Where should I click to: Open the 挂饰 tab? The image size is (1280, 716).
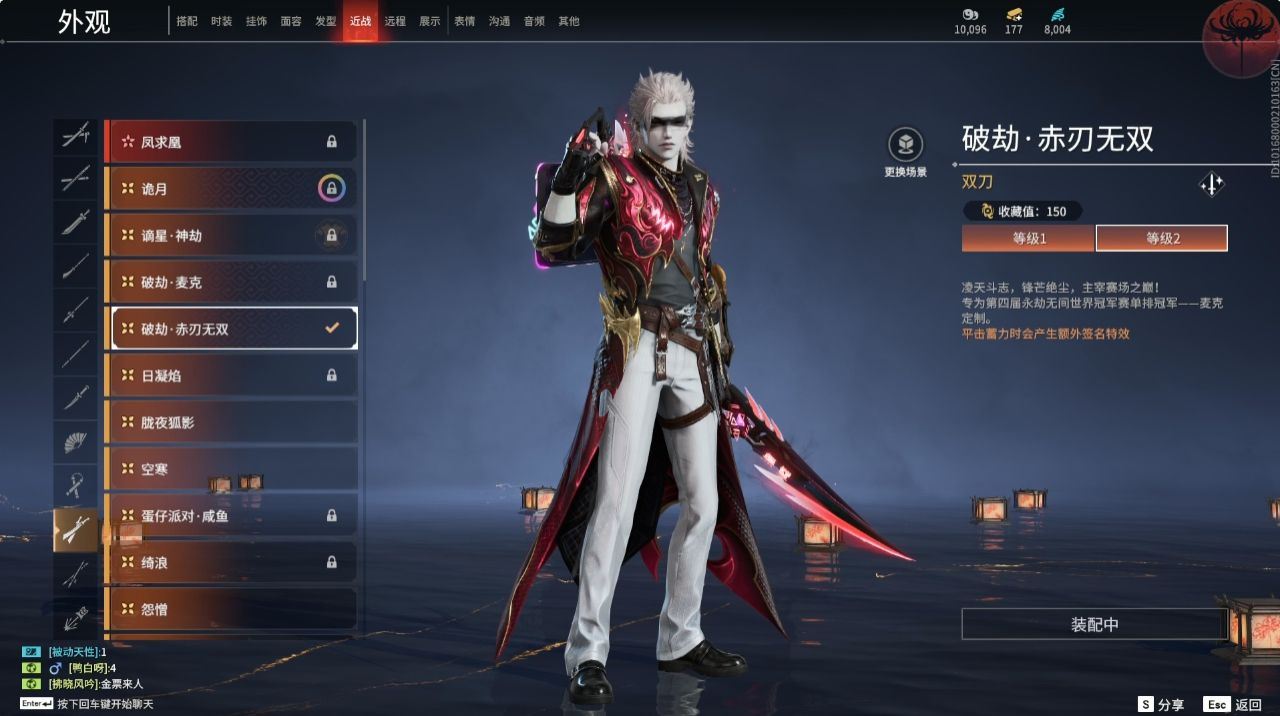(x=256, y=21)
